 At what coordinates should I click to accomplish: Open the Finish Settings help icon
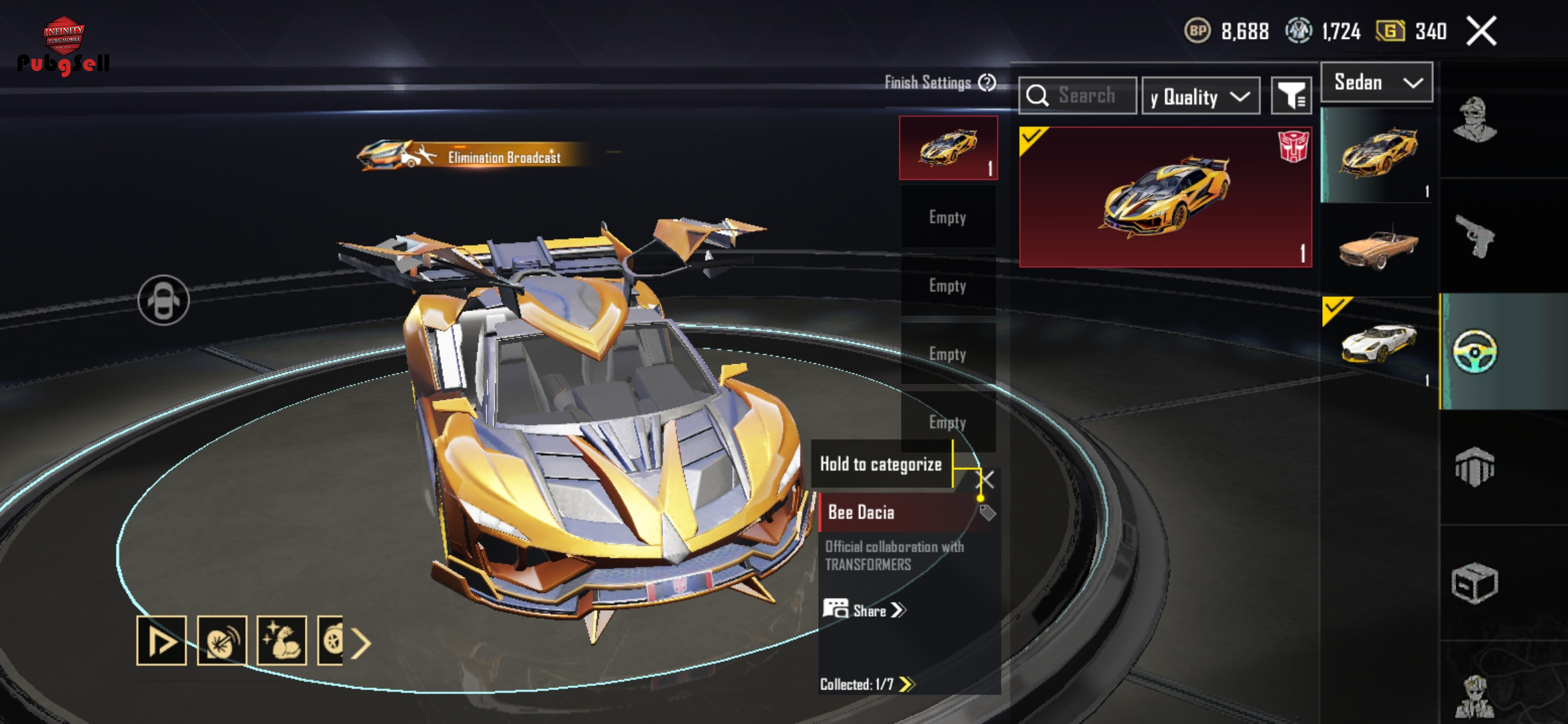click(987, 82)
